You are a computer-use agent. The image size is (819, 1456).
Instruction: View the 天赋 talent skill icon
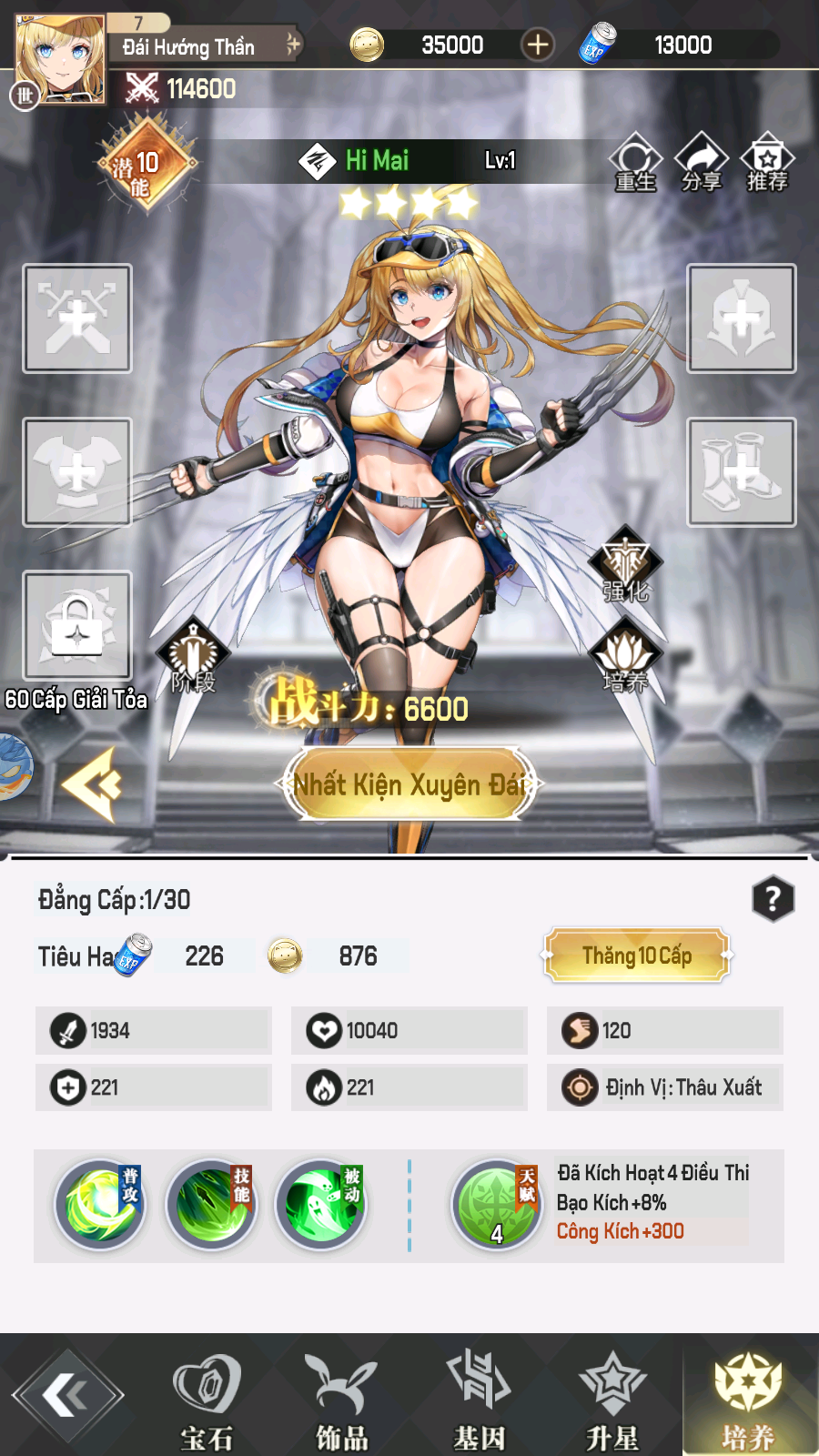pos(497,1205)
